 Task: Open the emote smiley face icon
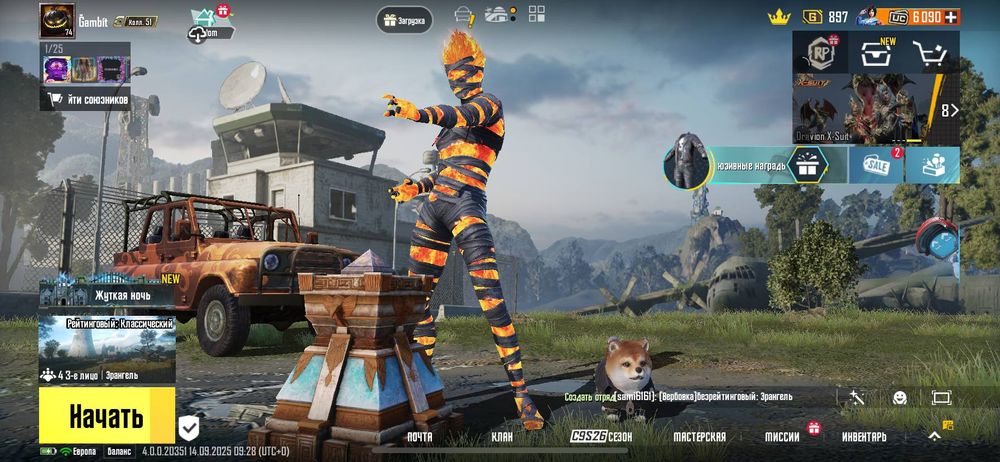899,397
